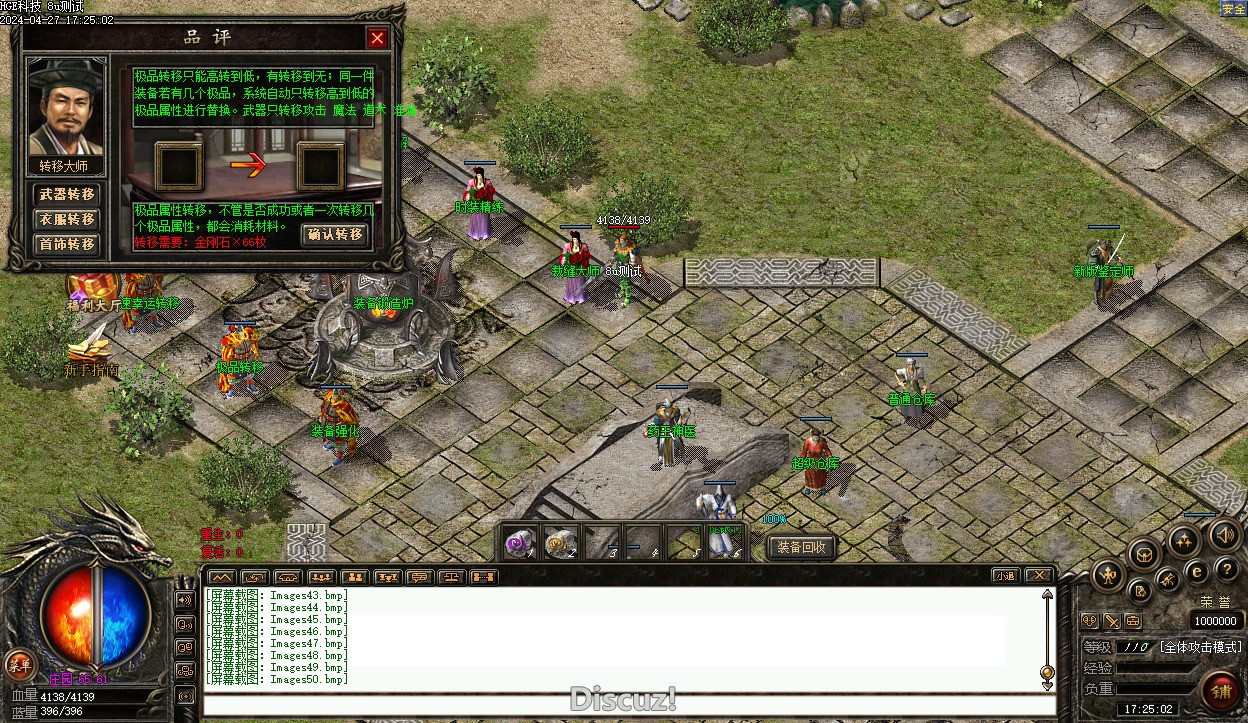Image resolution: width=1248 pixels, height=723 pixels.
Task: Open the round 菜单 menu button
Action: point(18,664)
